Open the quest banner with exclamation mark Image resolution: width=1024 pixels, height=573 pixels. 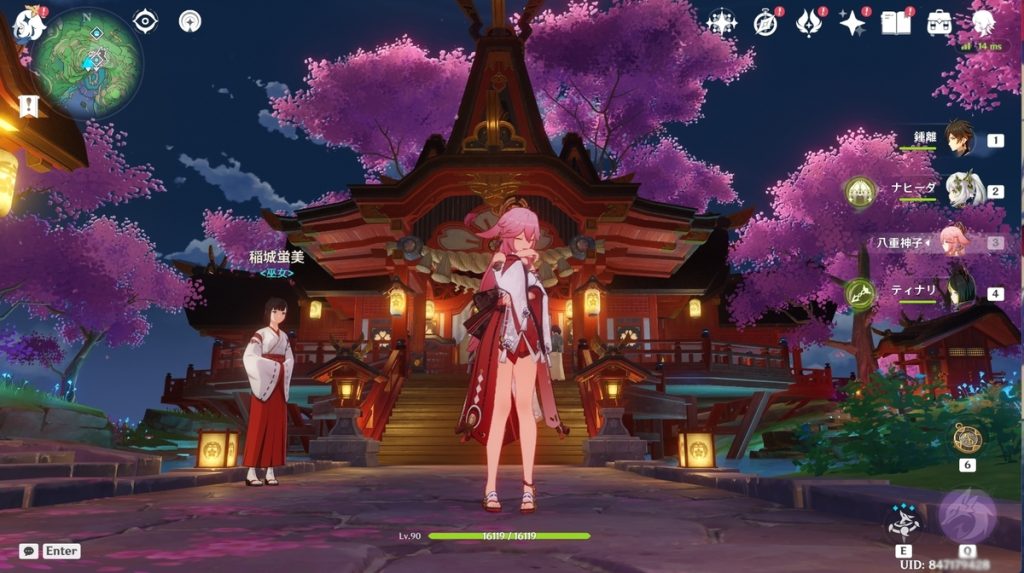point(27,104)
